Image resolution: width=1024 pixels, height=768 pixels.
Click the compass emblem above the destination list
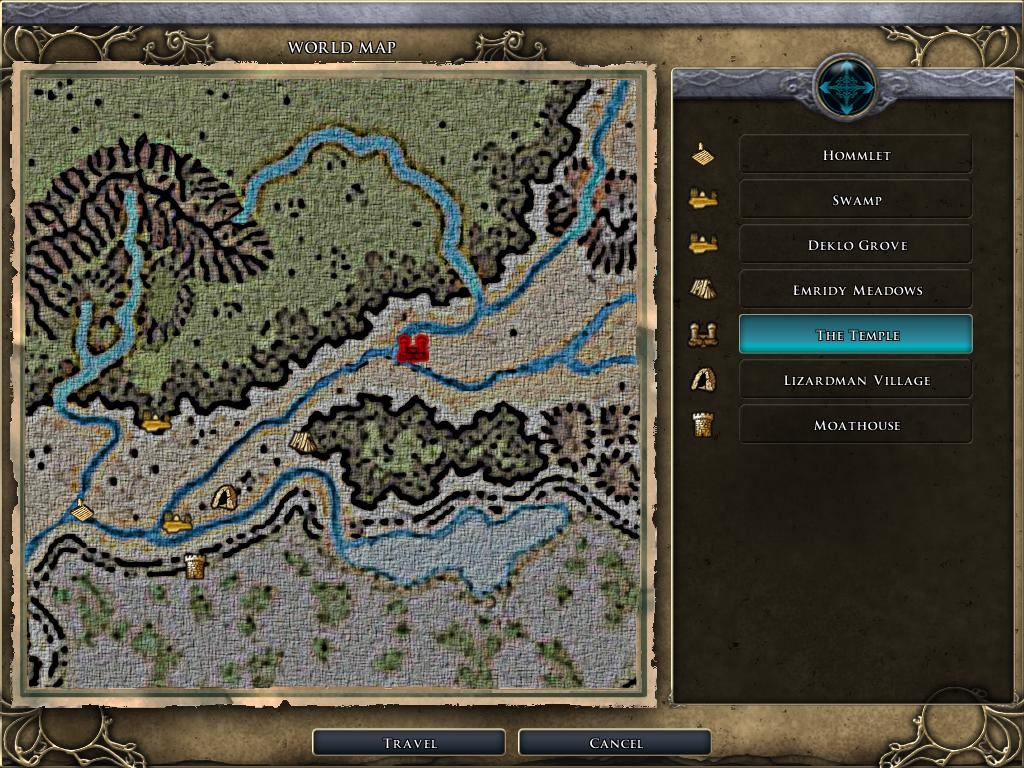[x=846, y=88]
